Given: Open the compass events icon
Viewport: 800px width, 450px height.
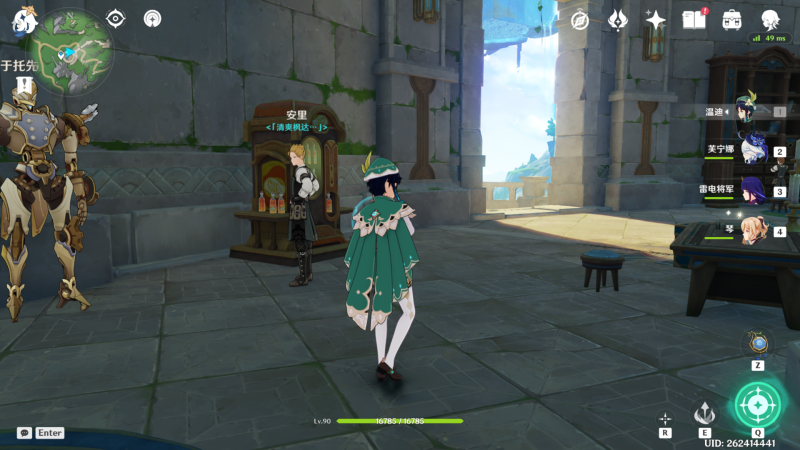Looking at the screenshot, I should [580, 20].
